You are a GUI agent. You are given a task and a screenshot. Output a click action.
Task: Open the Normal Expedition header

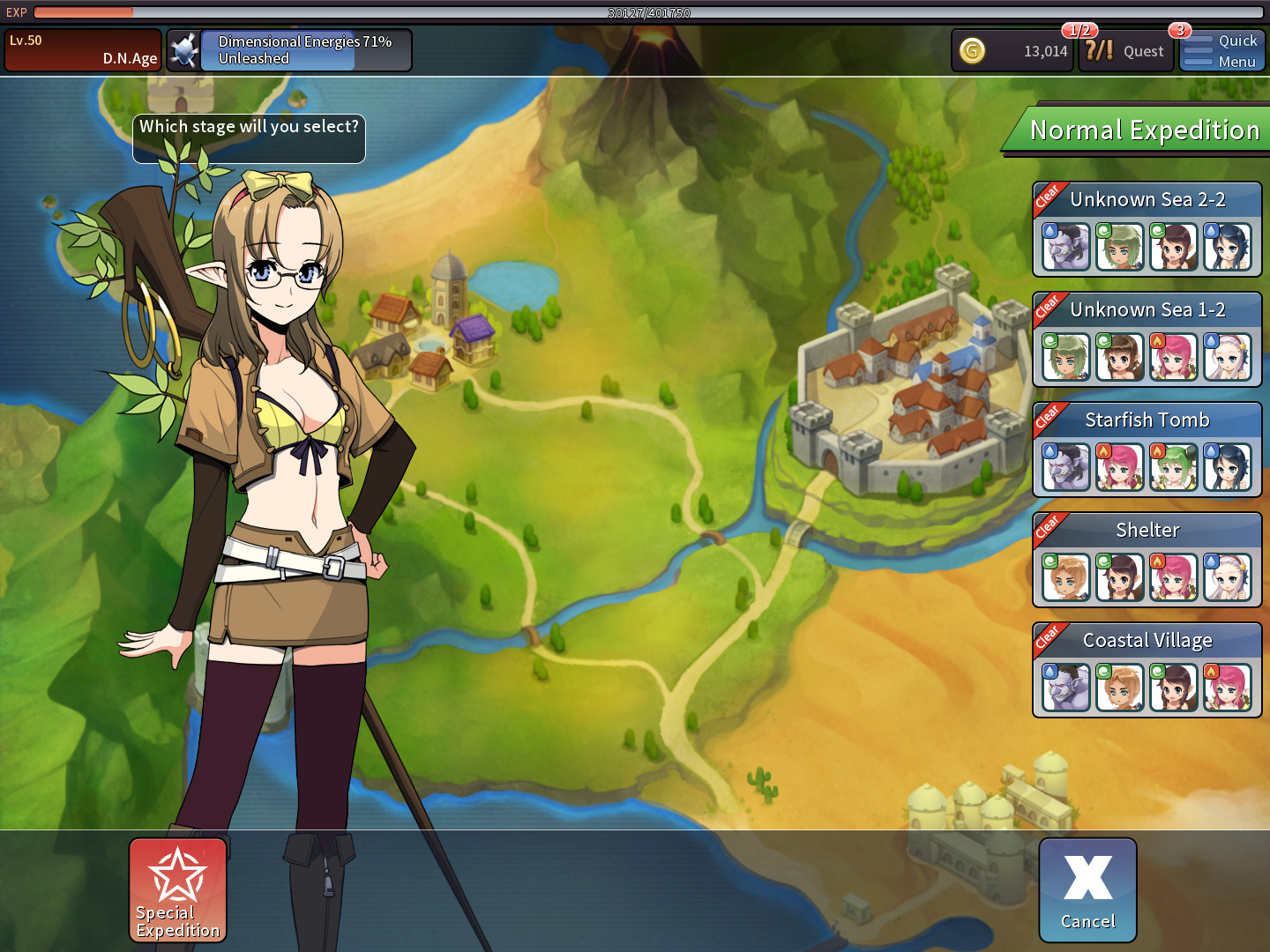(1144, 130)
